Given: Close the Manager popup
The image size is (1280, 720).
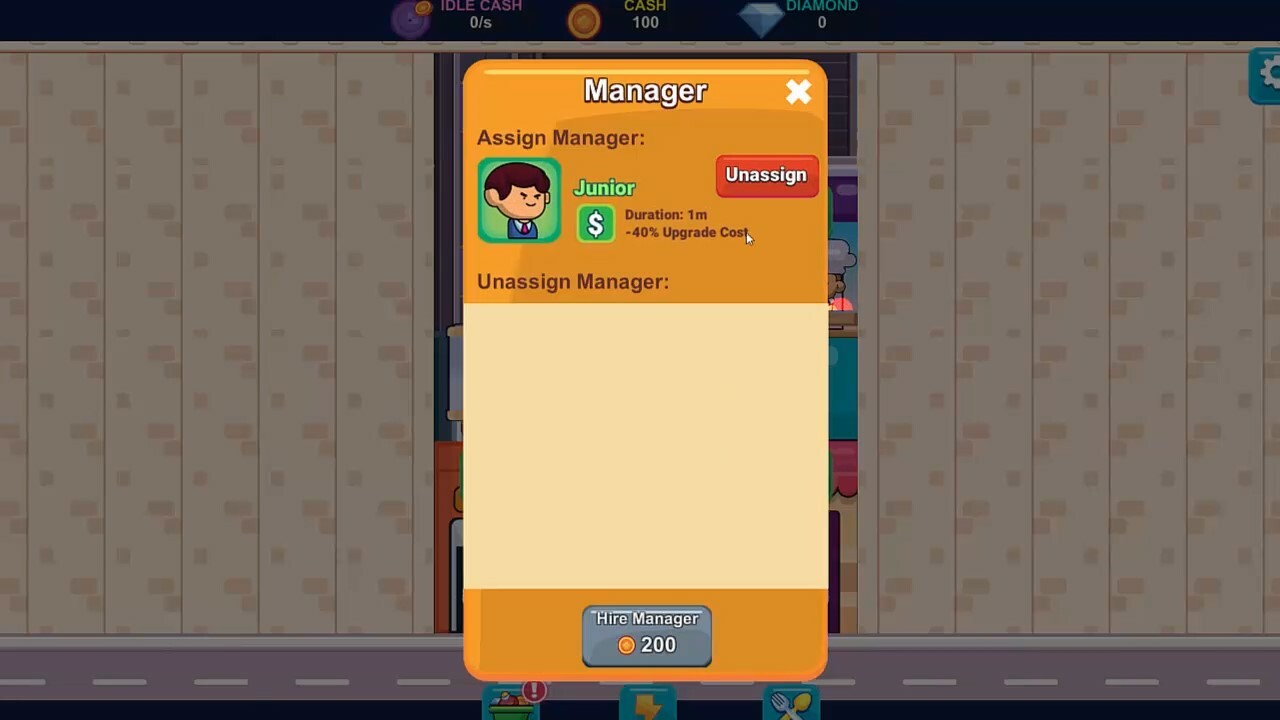Looking at the screenshot, I should pos(799,91).
